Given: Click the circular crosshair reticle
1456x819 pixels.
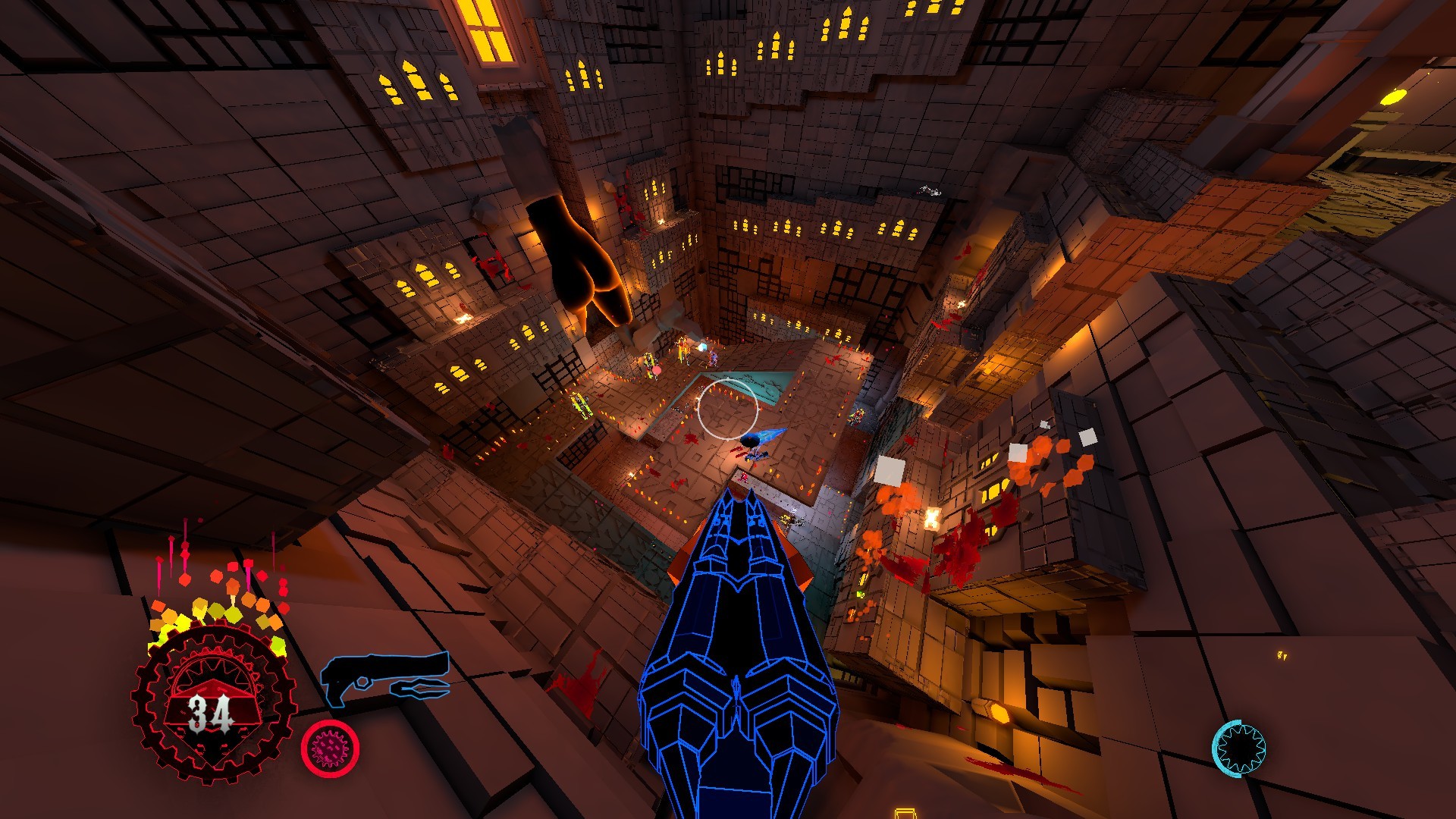Looking at the screenshot, I should click(x=730, y=409).
